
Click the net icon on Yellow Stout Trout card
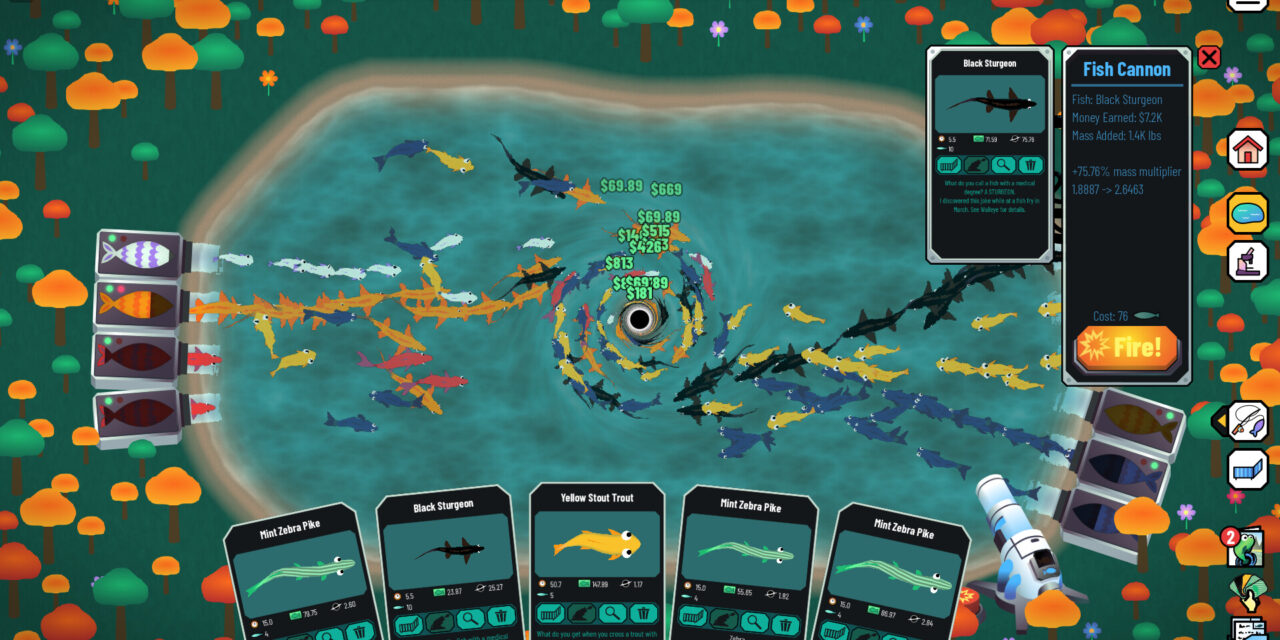(551, 613)
